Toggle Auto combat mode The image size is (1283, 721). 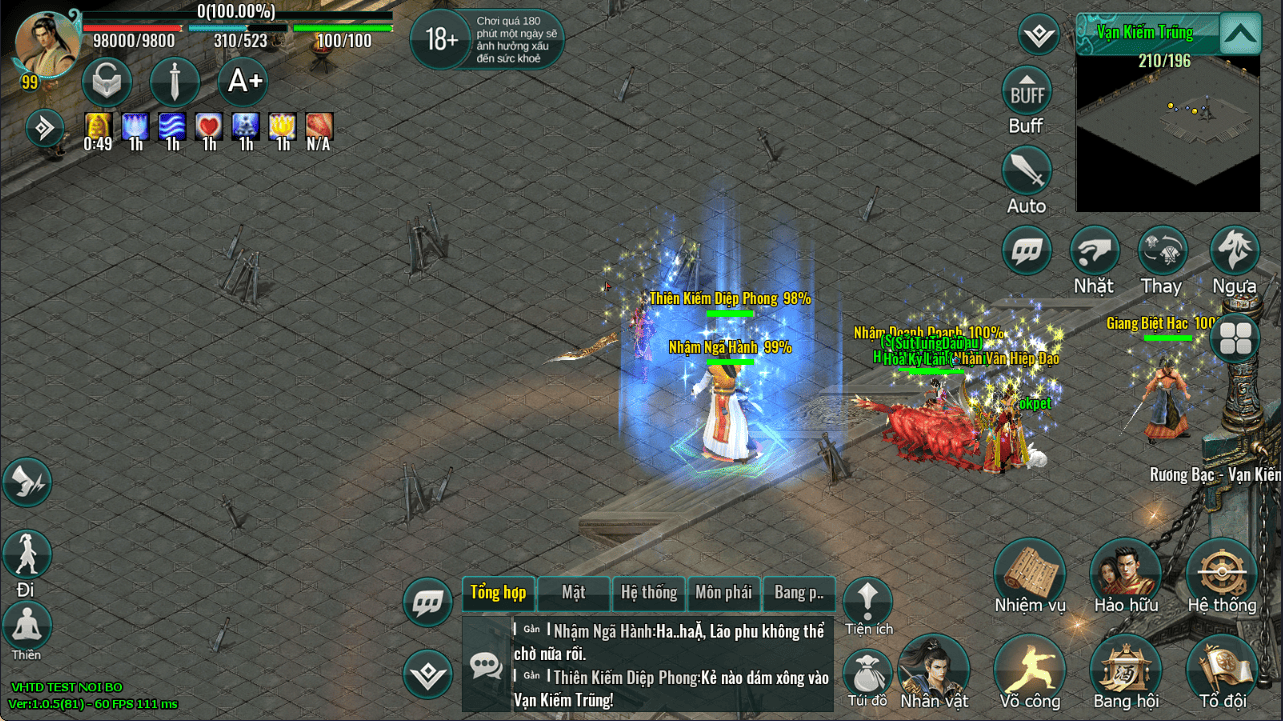click(1026, 172)
